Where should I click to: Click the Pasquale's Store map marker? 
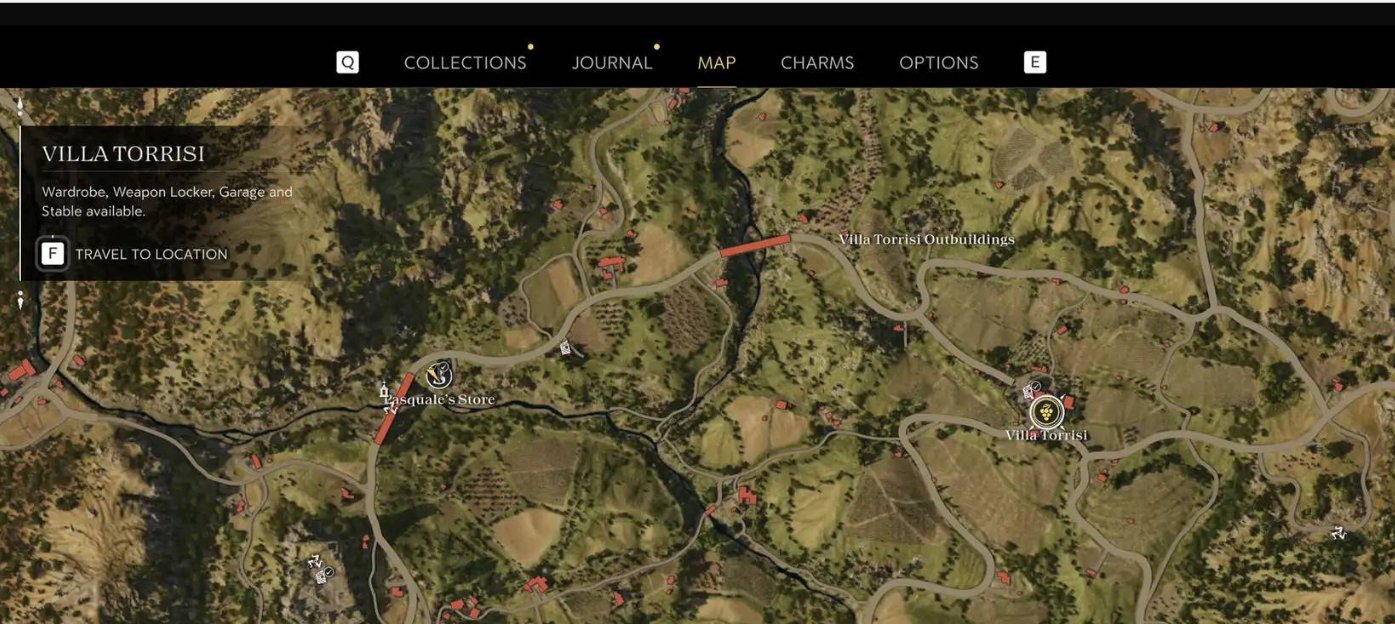coord(438,375)
